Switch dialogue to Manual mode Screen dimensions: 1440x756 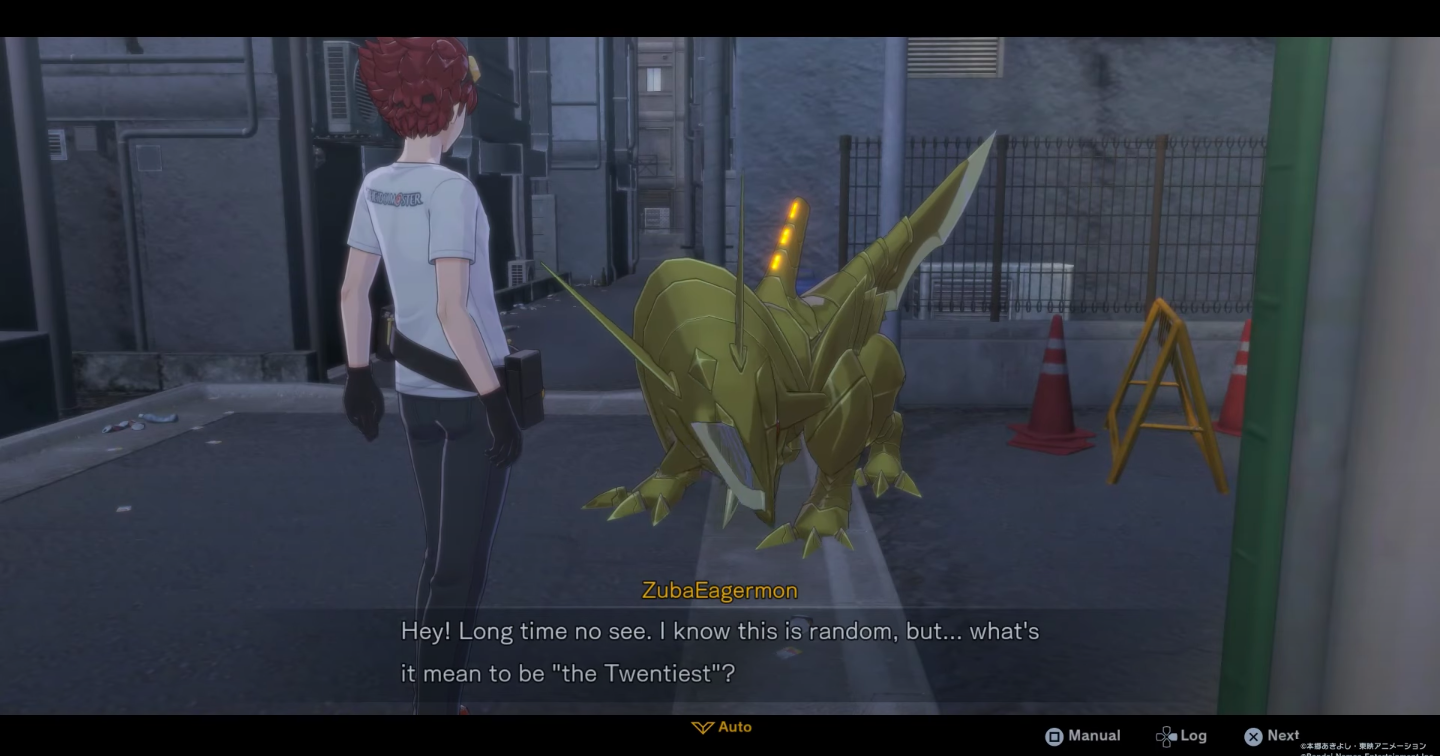pos(1083,736)
